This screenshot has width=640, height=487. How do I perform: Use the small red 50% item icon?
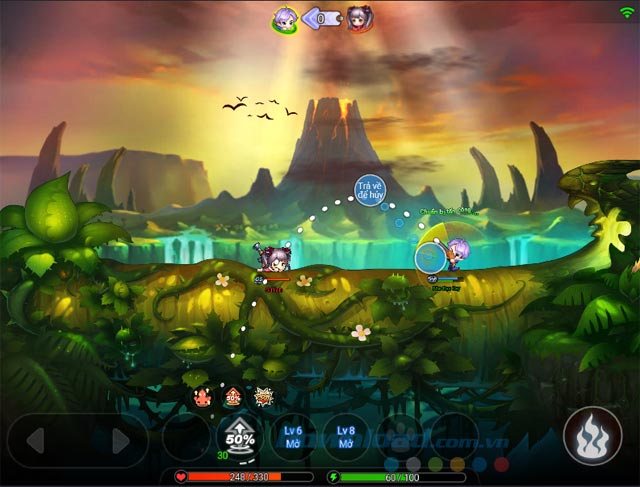click(233, 396)
